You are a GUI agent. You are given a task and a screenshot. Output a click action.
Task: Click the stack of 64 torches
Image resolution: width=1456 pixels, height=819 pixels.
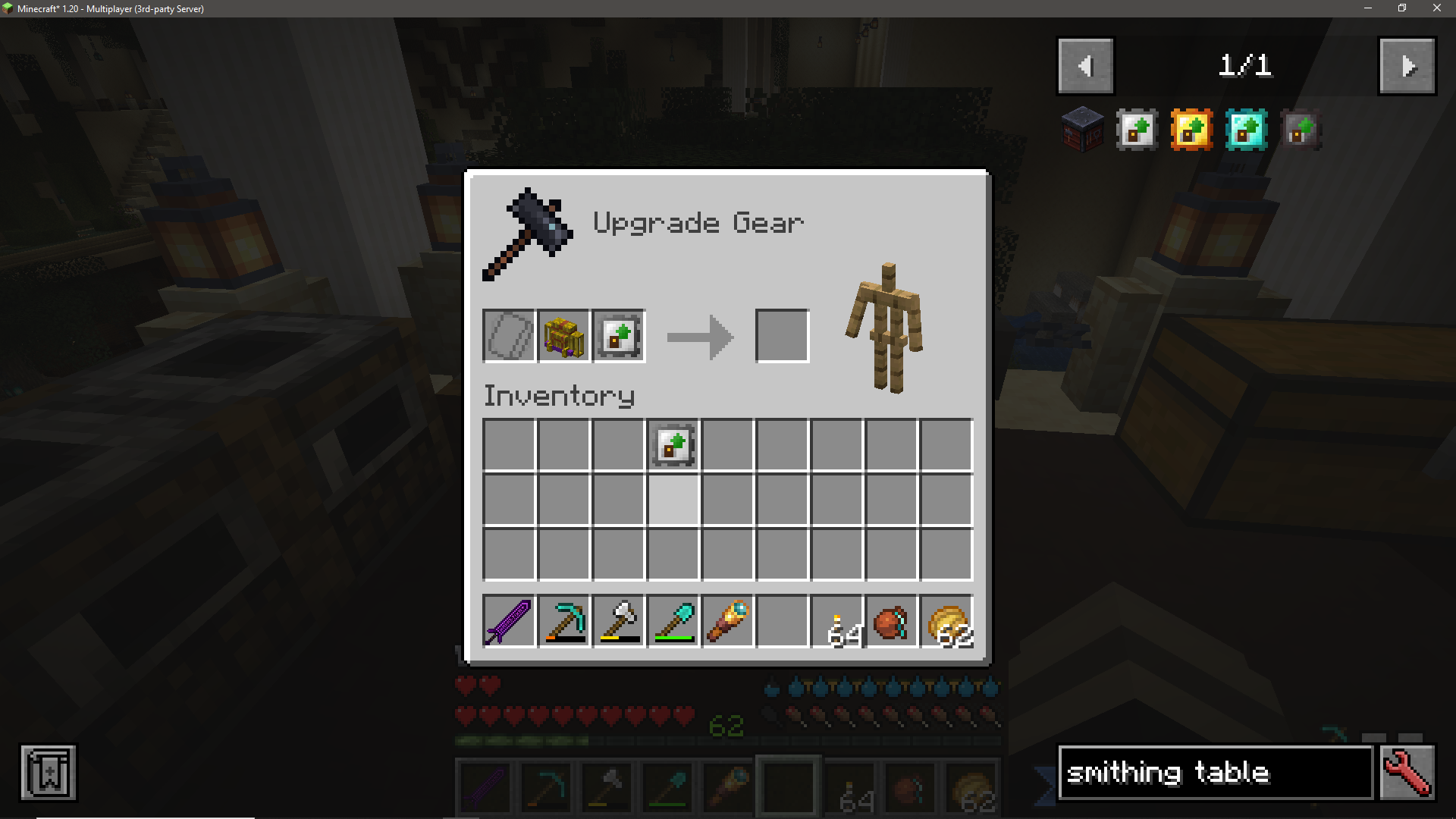point(837,622)
